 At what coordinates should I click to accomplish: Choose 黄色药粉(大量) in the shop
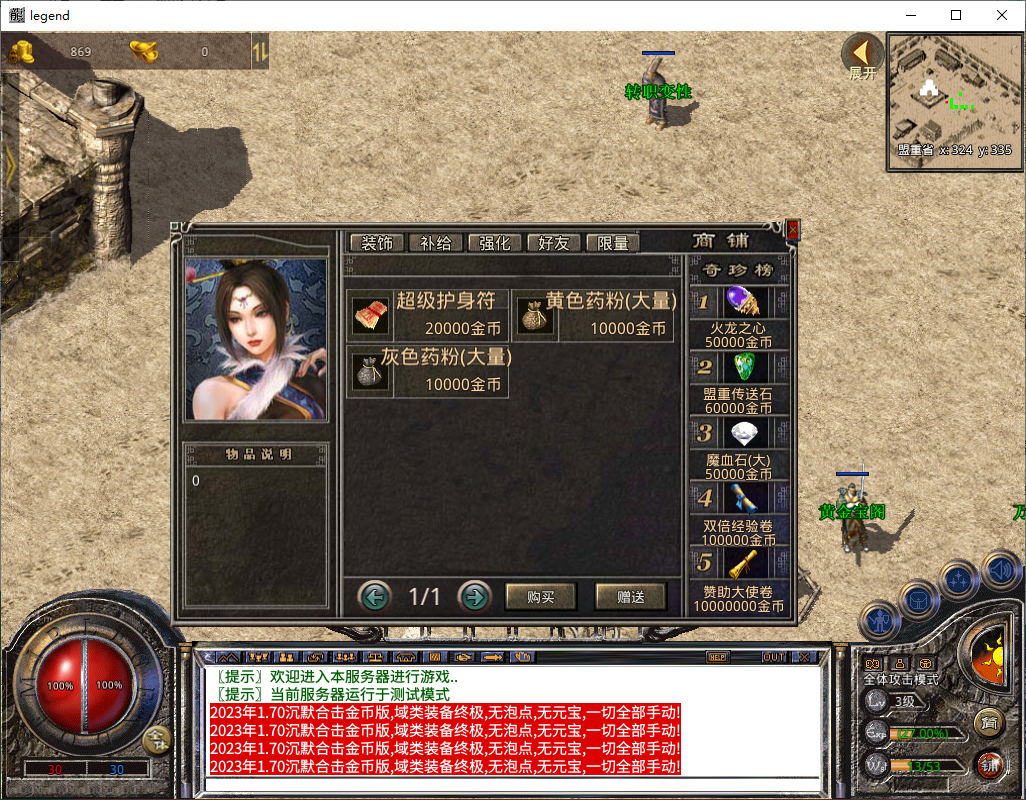coord(594,316)
